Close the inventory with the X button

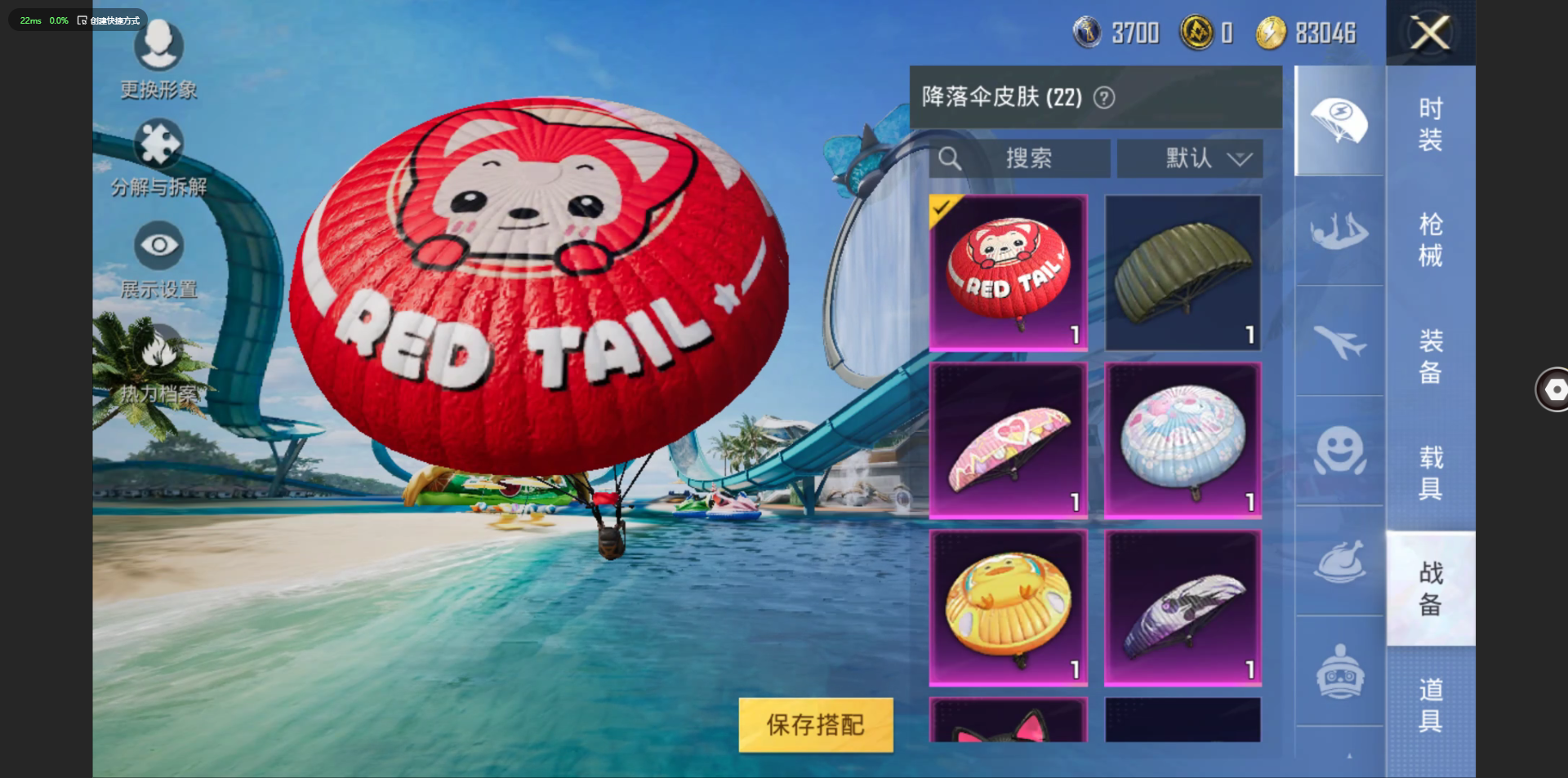click(1430, 33)
